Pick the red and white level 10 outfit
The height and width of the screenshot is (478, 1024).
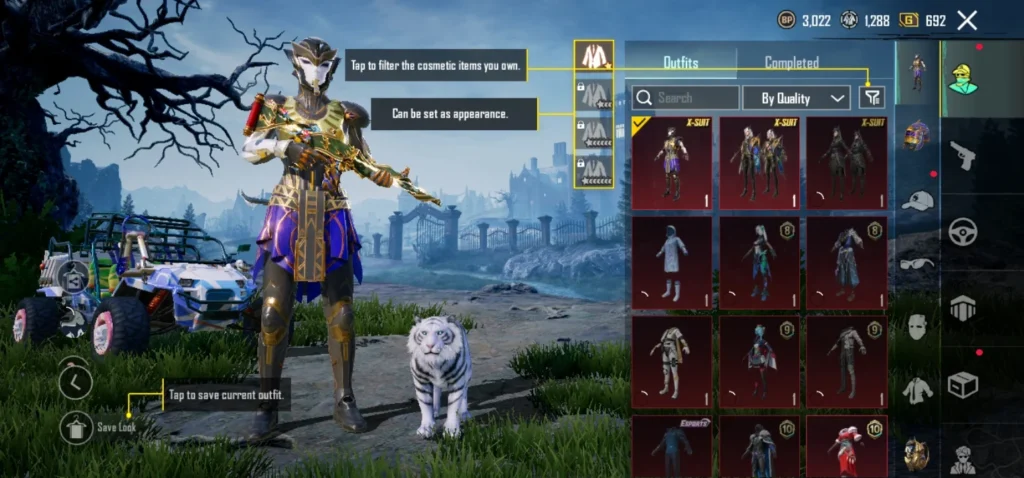(846, 447)
